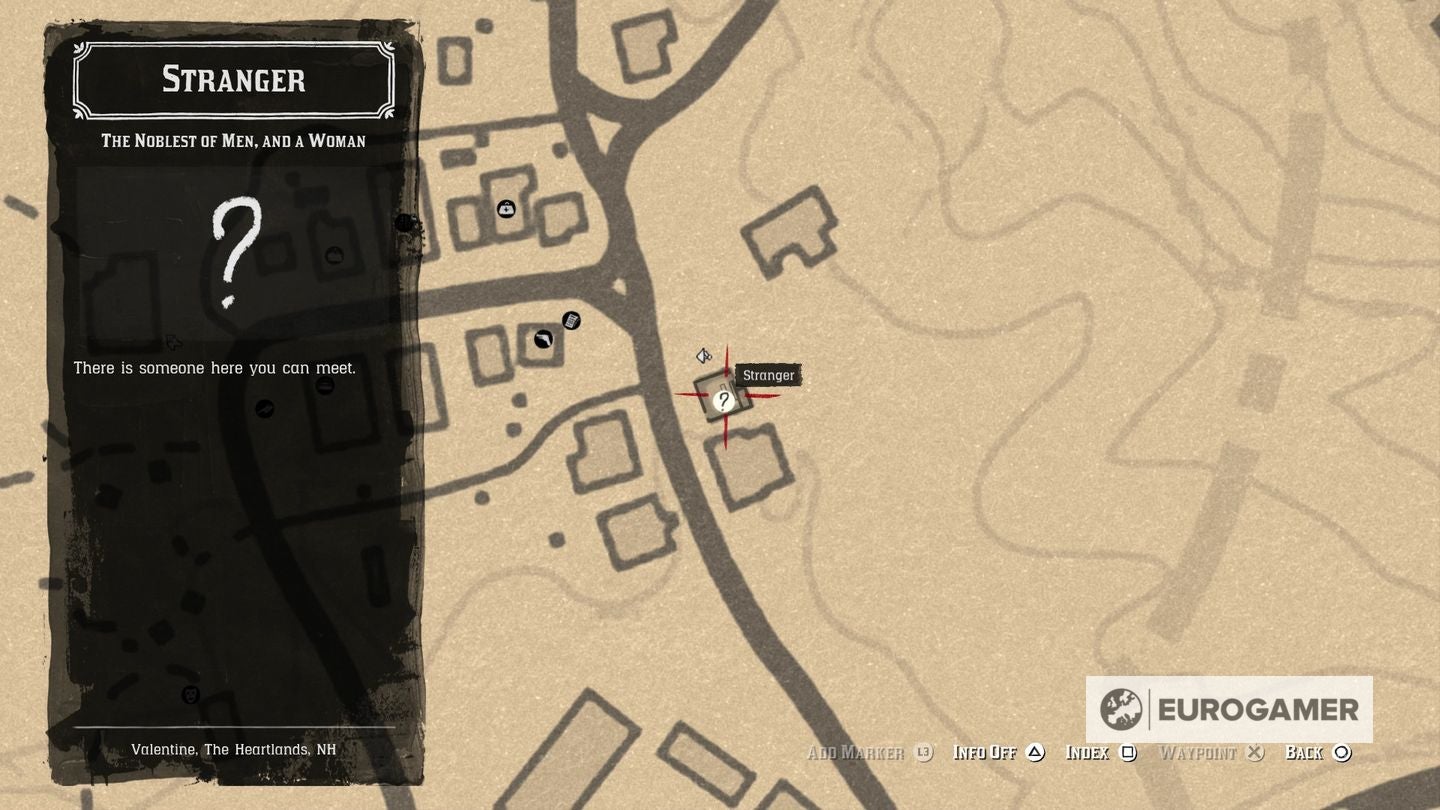Click the gunsmith revolver icon on the map
The width and height of the screenshot is (1440, 810).
pos(541,341)
